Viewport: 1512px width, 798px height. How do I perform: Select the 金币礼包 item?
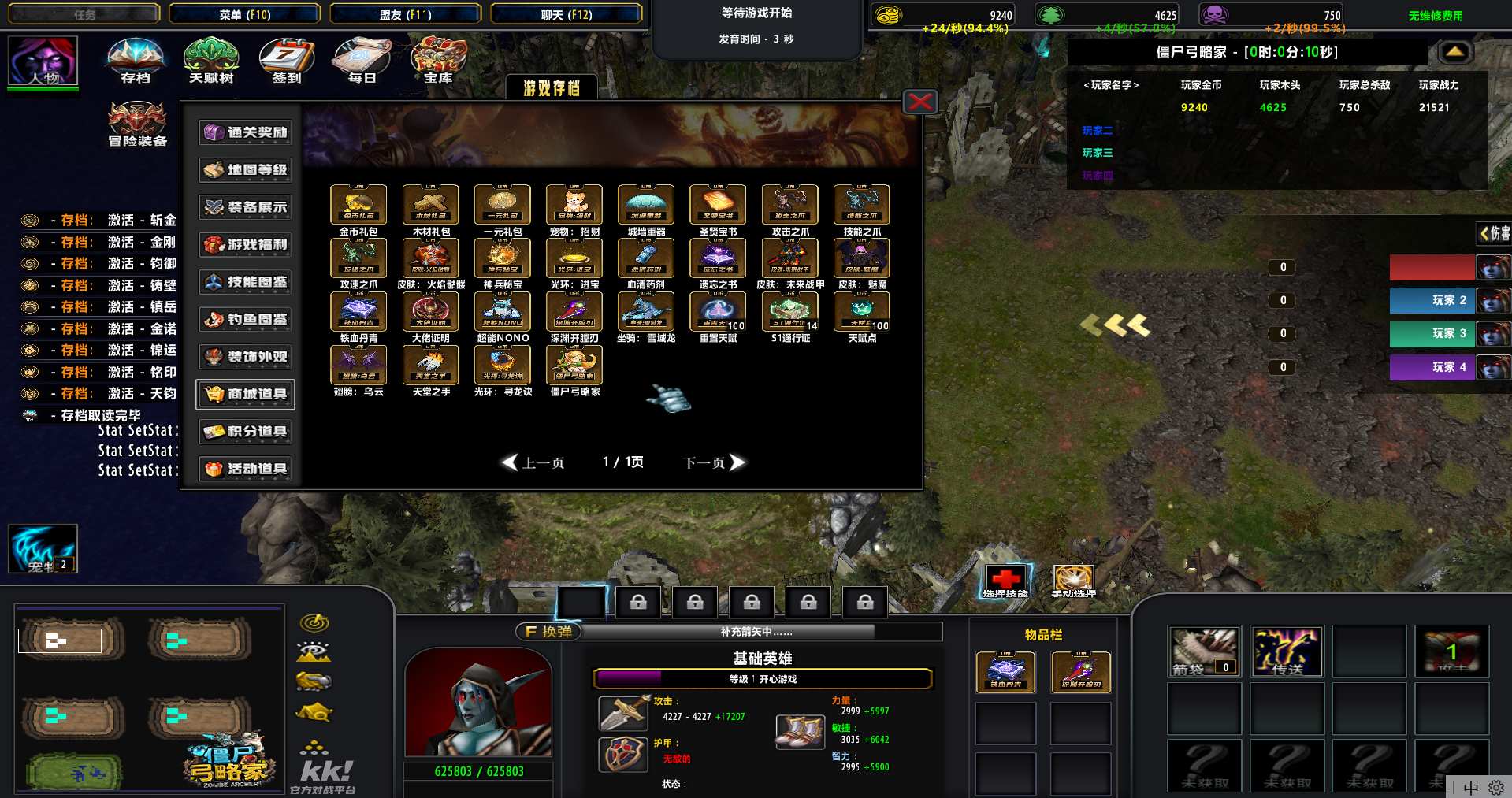click(x=358, y=205)
